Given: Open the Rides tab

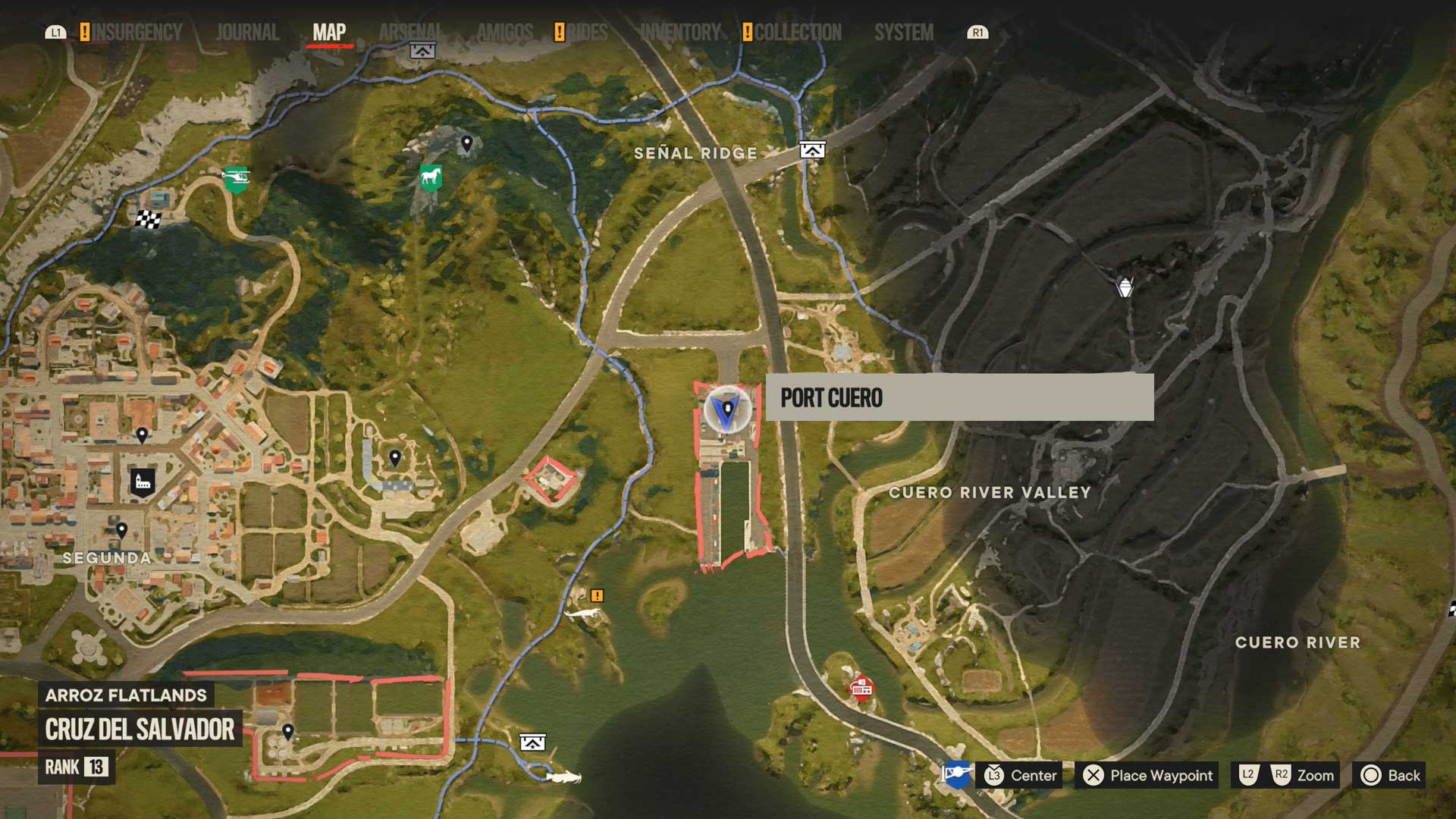Looking at the screenshot, I should tap(588, 33).
